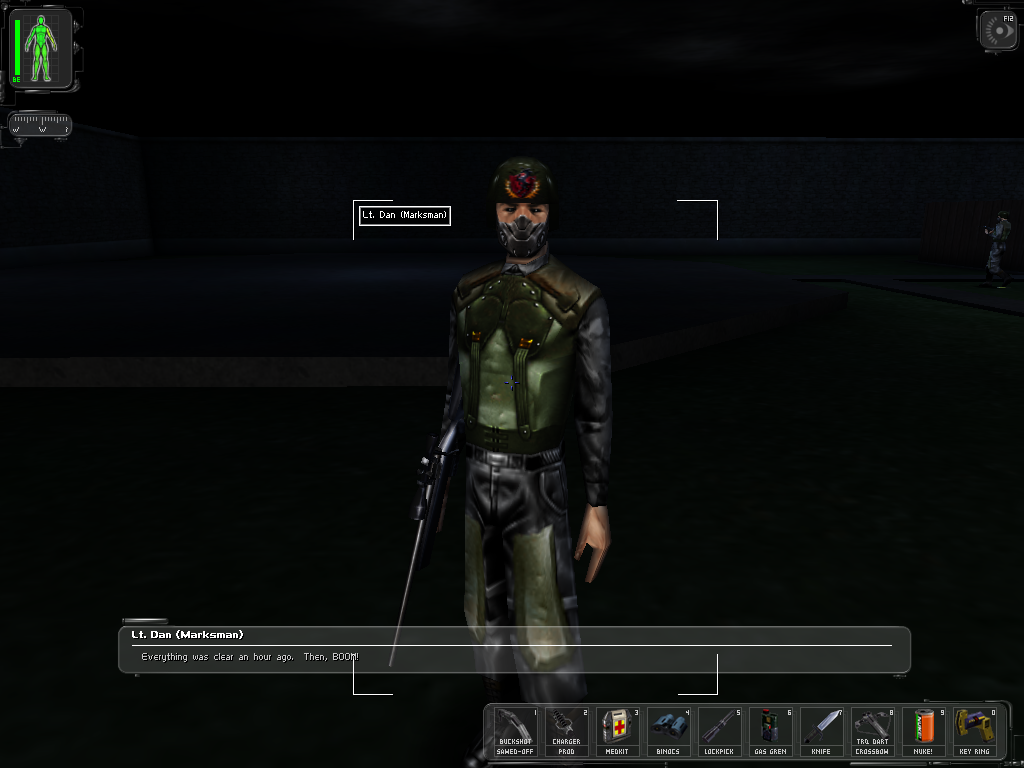Select the Lockpick in the toolbelt
The height and width of the screenshot is (768, 1024).
coord(719,731)
